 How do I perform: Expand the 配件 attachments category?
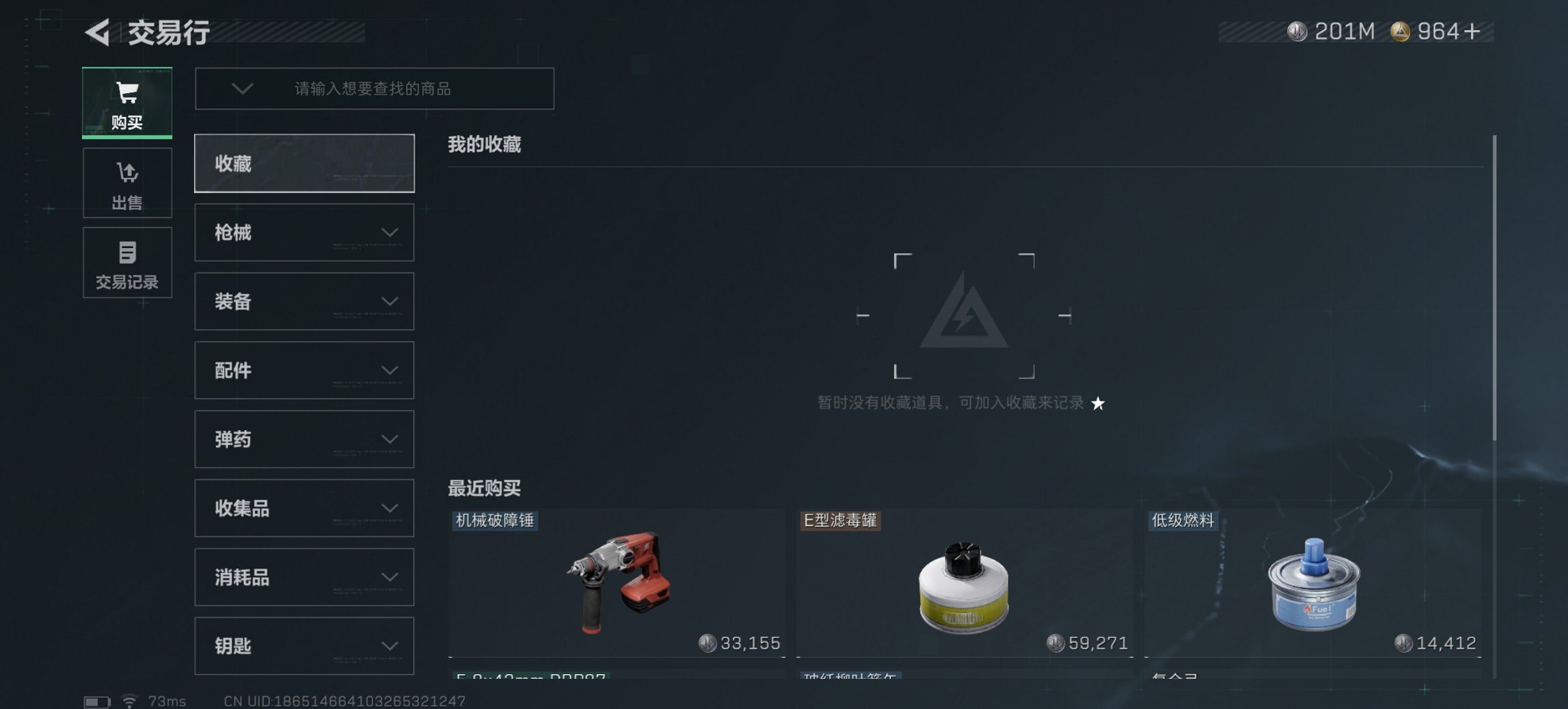[303, 371]
